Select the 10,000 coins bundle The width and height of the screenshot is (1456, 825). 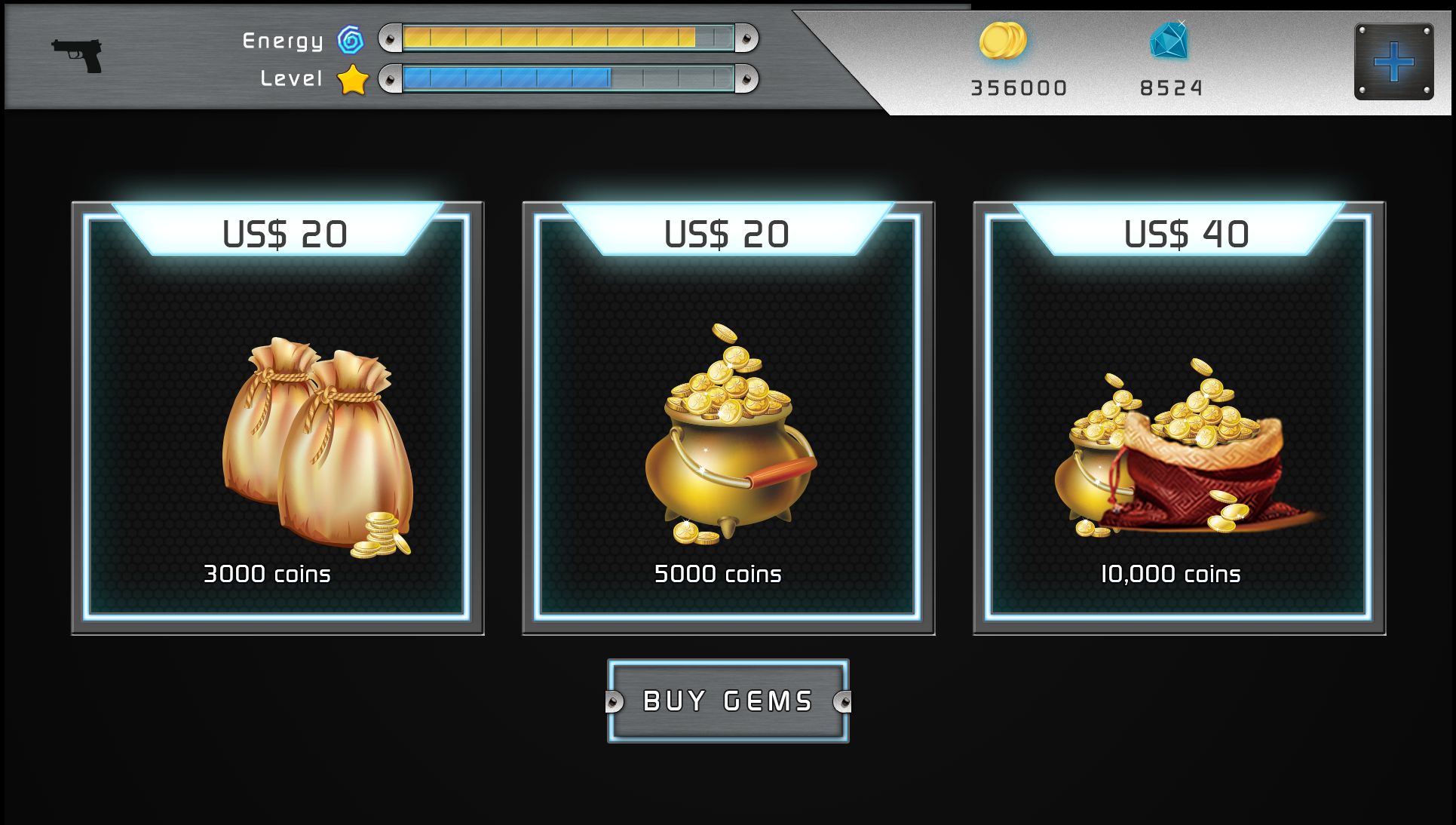1179,419
